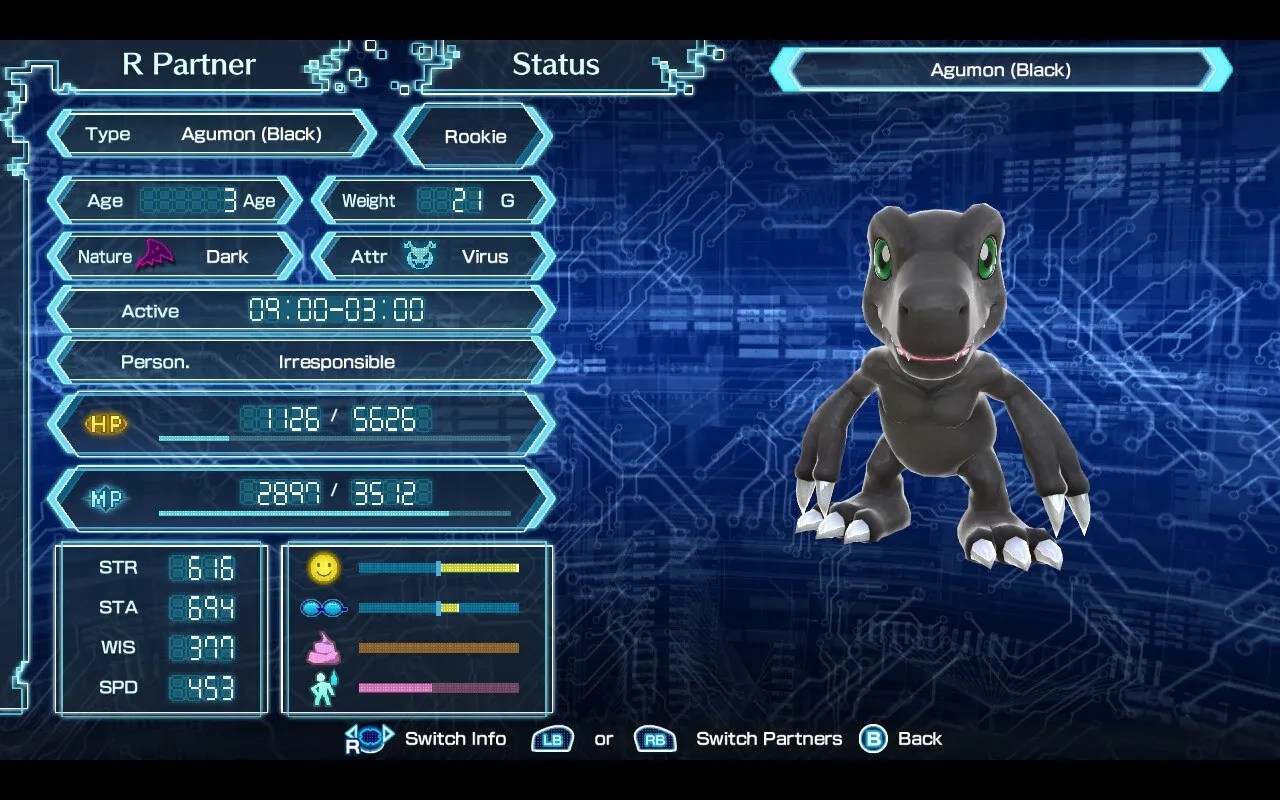
Task: Select the Rookie rank badge
Action: point(474,136)
